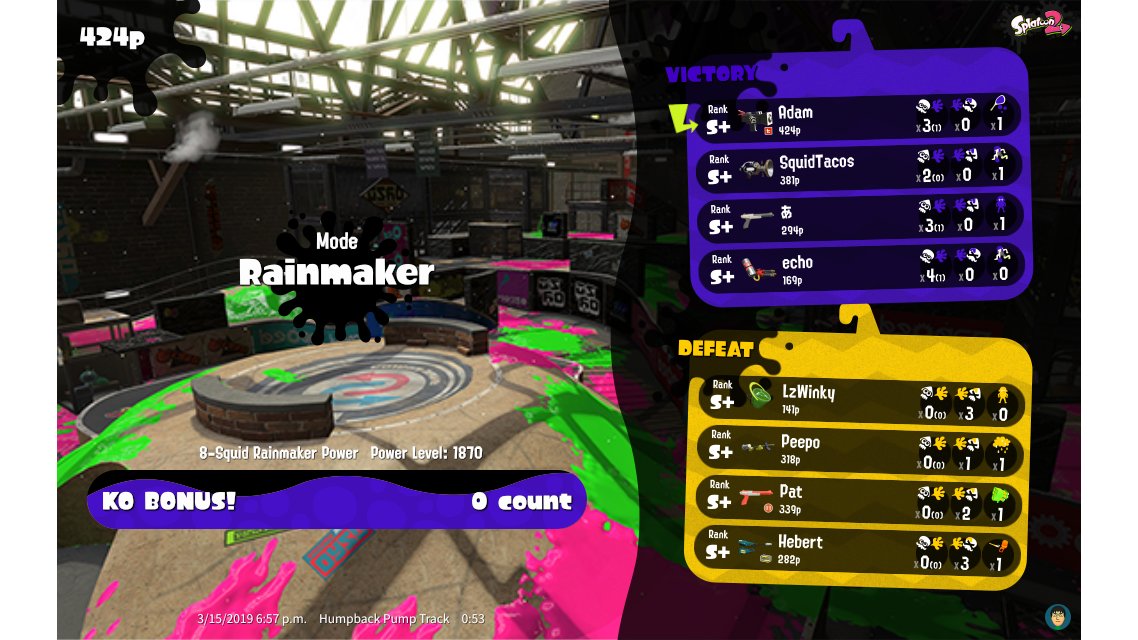Click the user avatar icon

1057,615
